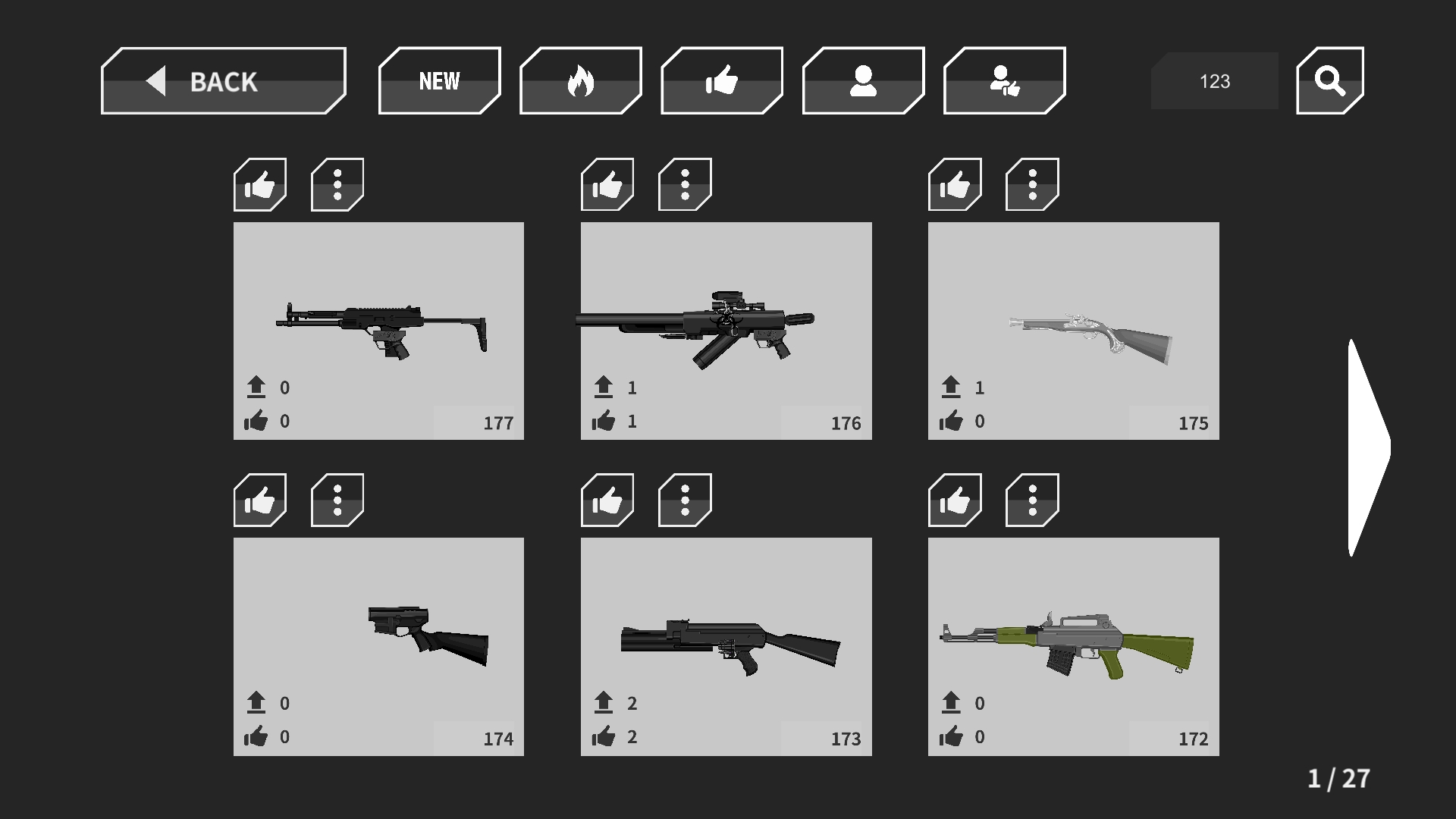Like the flintlock pistol item 175
The image size is (1456, 819).
[x=954, y=184]
